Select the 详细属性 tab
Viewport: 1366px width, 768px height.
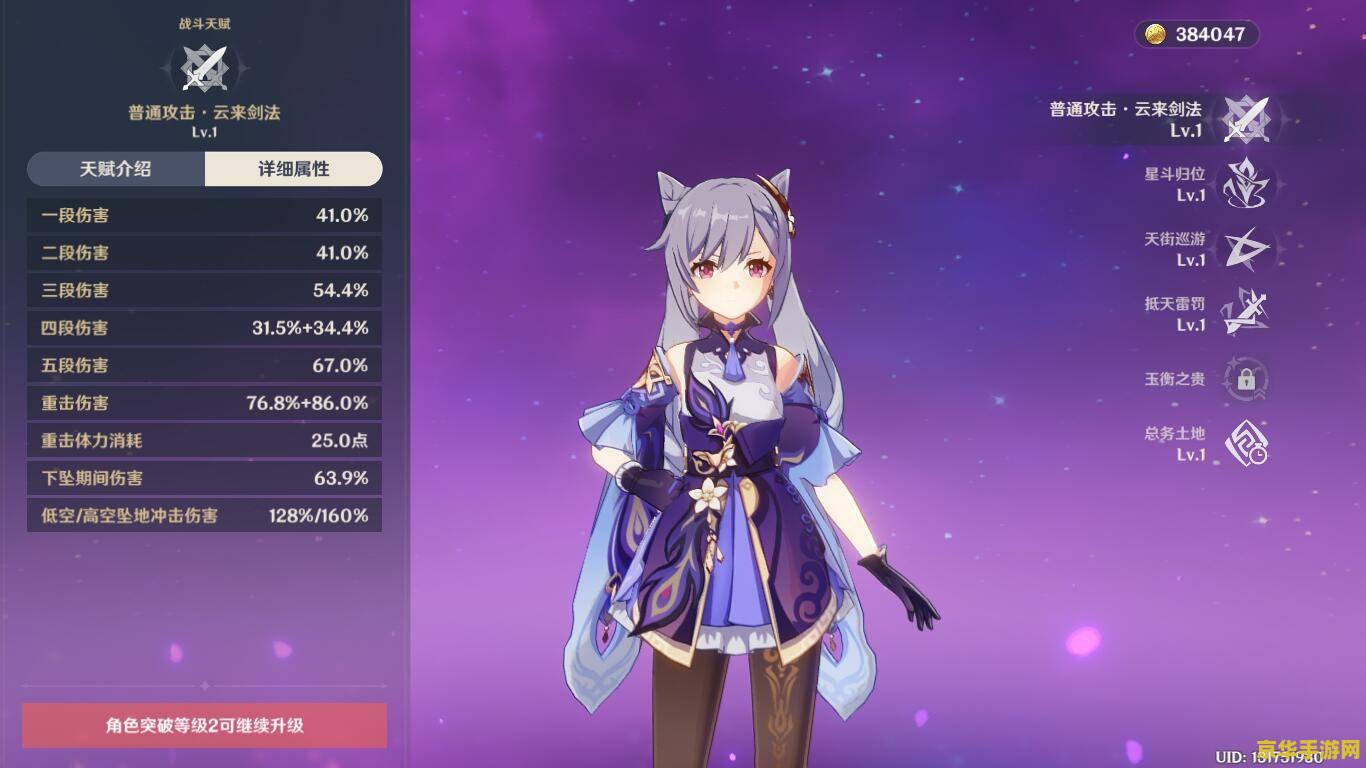point(293,169)
